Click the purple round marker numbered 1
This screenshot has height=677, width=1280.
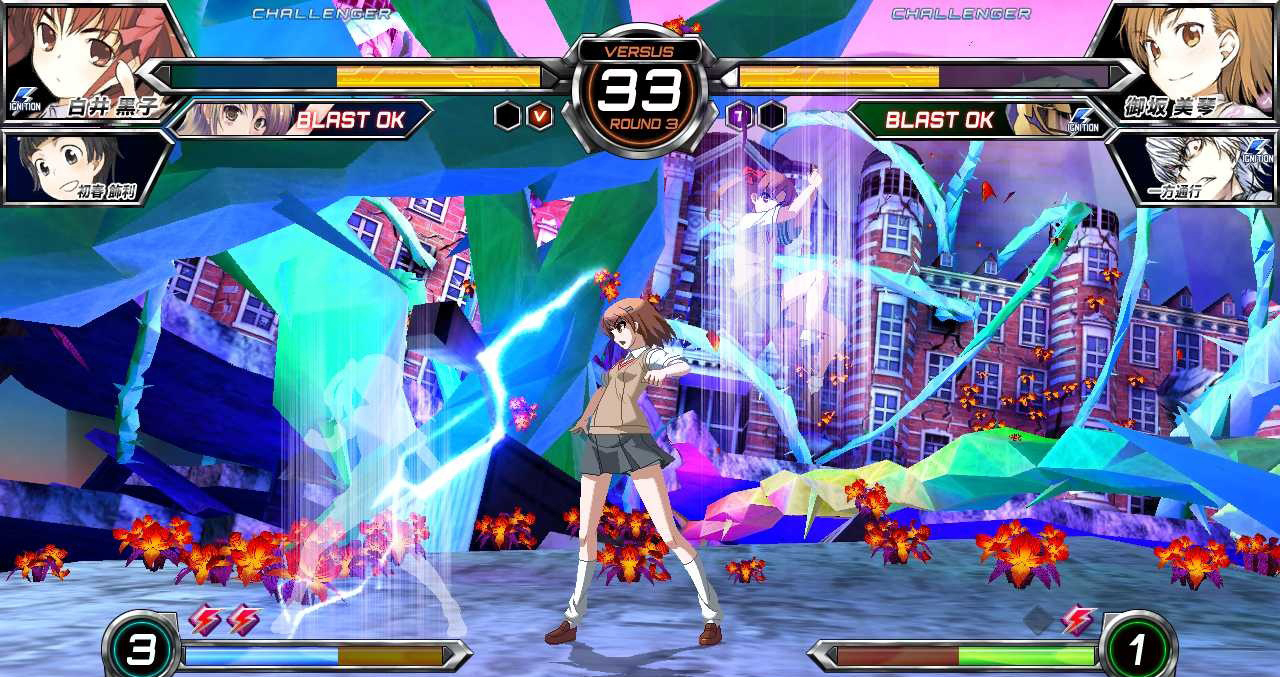click(739, 116)
